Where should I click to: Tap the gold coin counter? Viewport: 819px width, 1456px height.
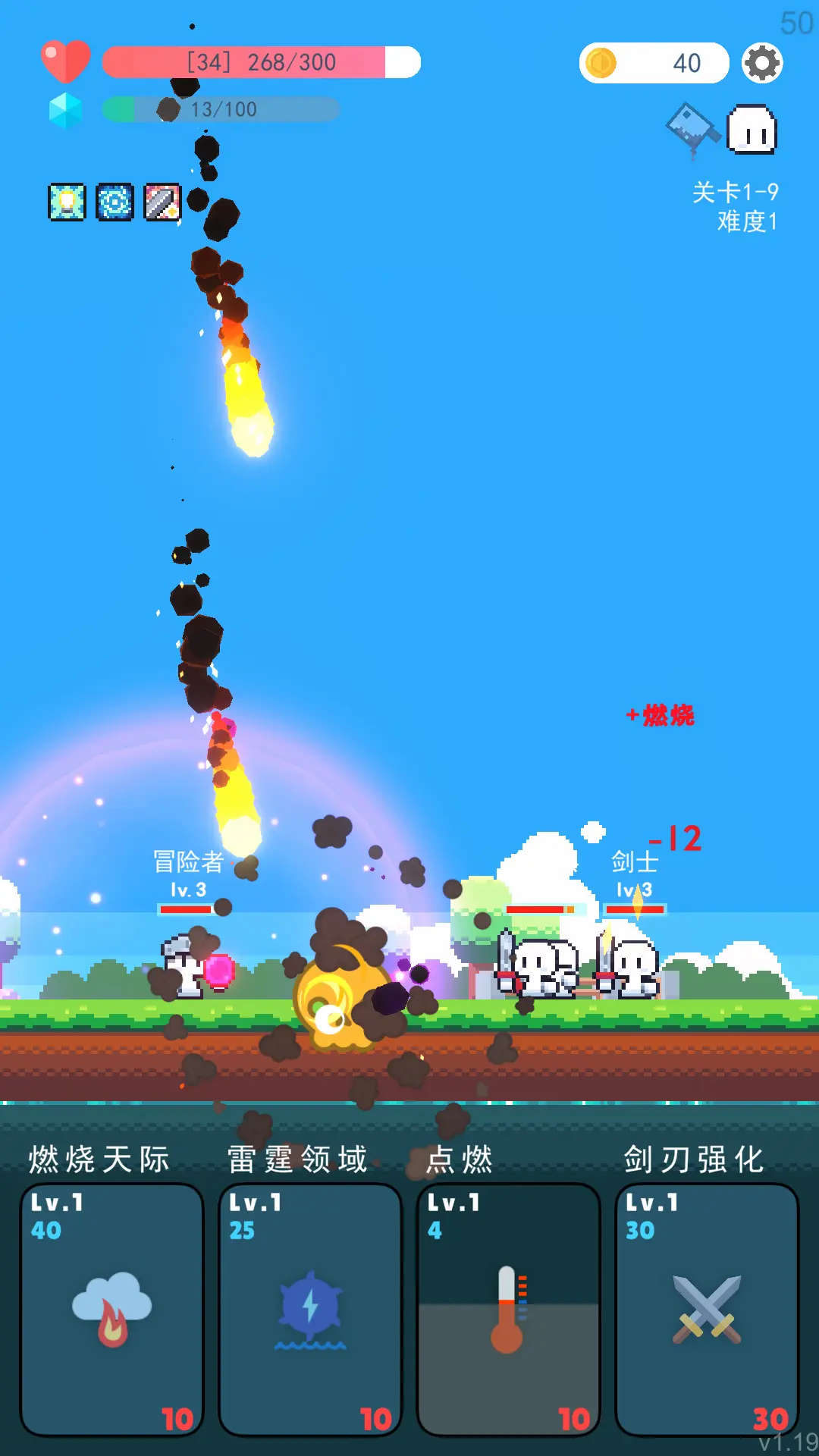pos(654,63)
